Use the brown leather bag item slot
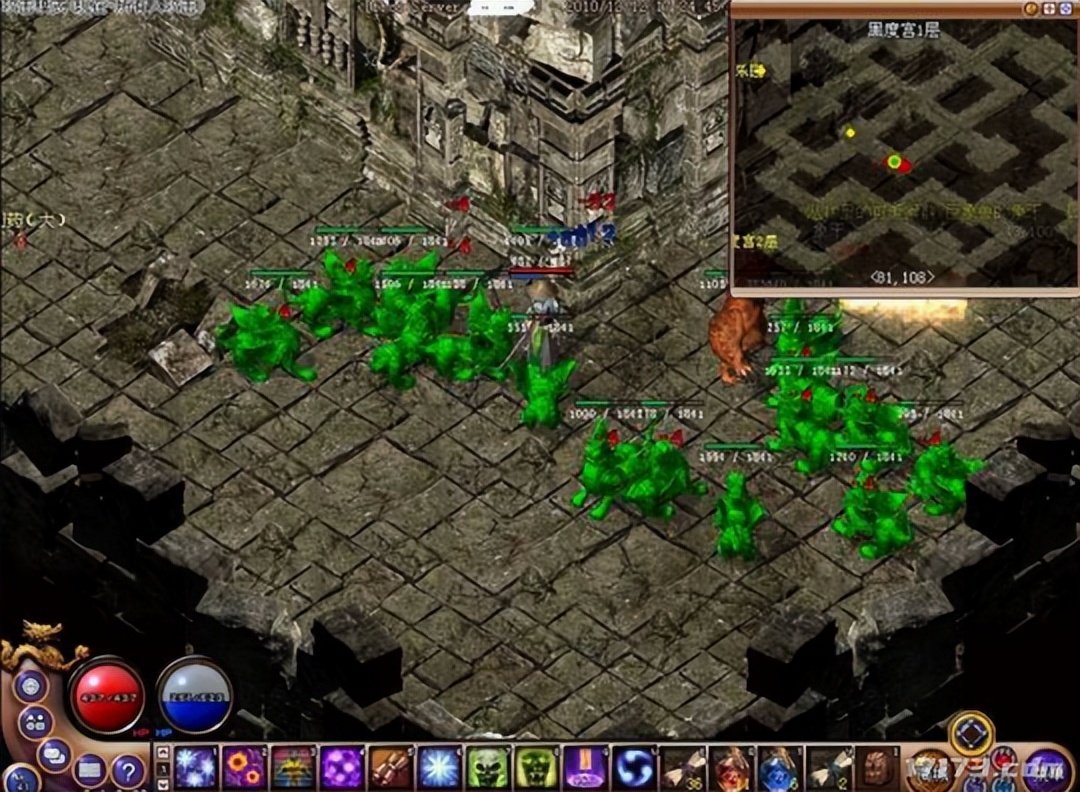This screenshot has width=1080, height=792. point(878,767)
